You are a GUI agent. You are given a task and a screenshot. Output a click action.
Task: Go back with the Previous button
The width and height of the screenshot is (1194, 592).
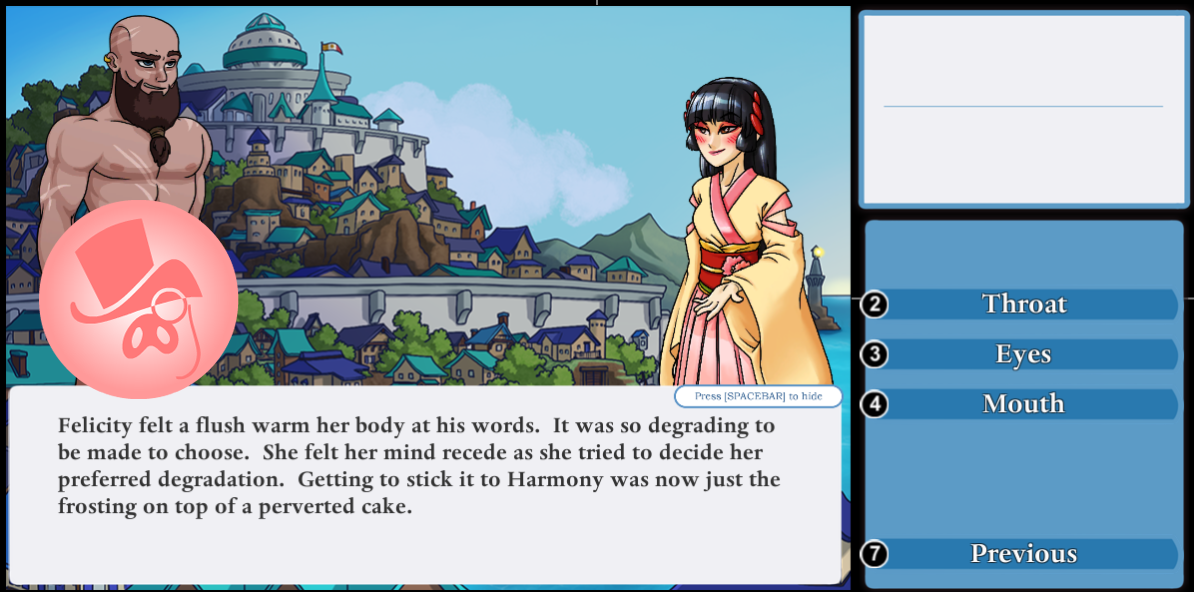click(x=1023, y=554)
